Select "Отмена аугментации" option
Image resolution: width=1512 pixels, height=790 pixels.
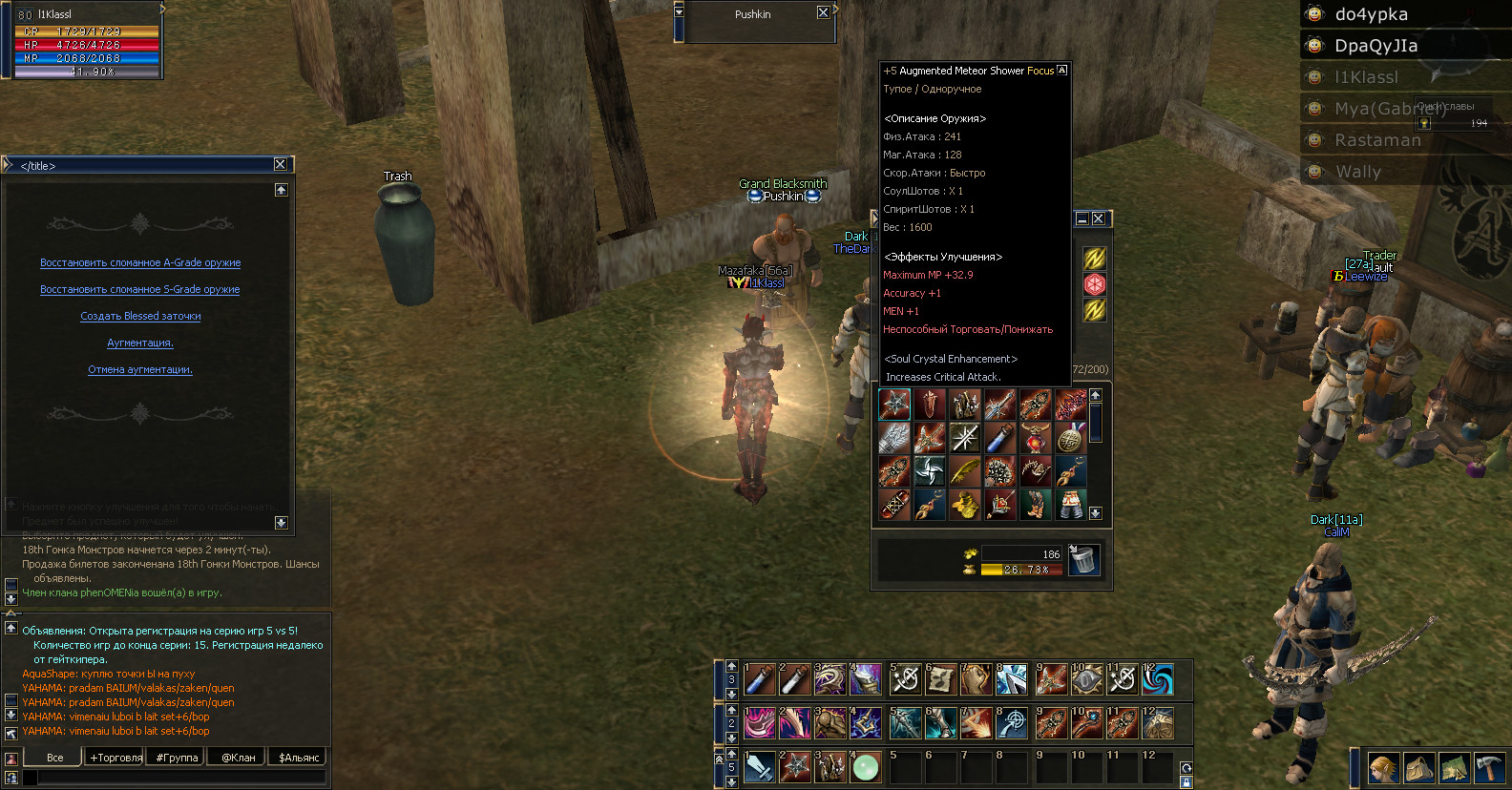(x=140, y=370)
